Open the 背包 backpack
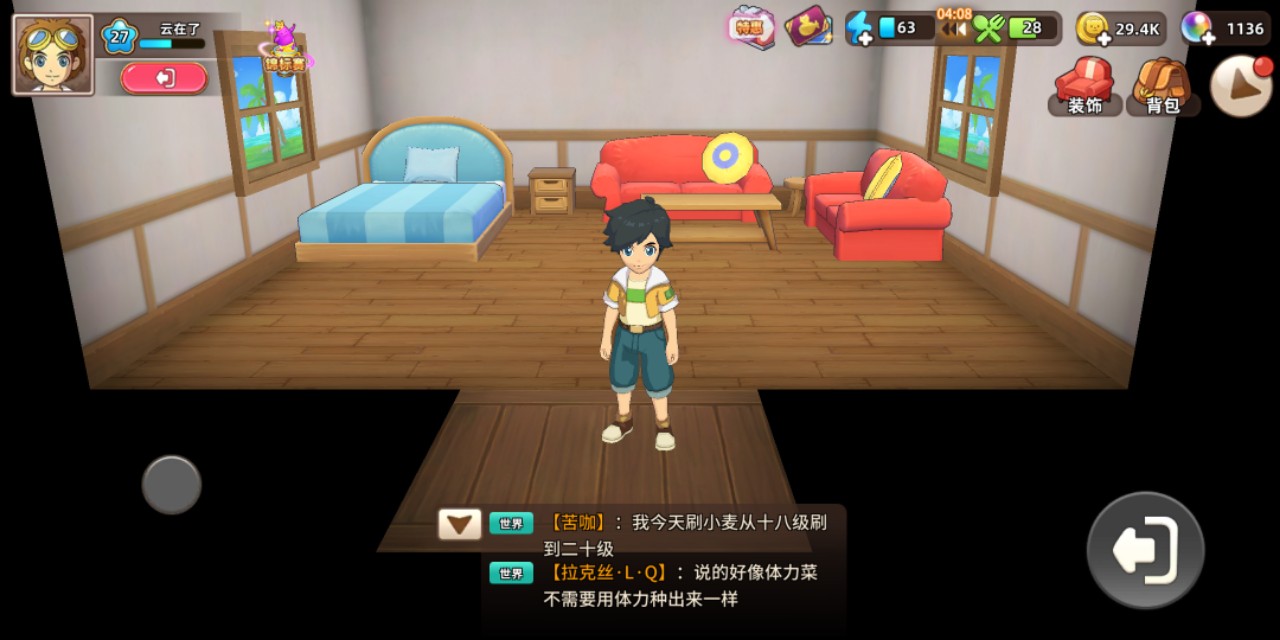 coord(1163,86)
